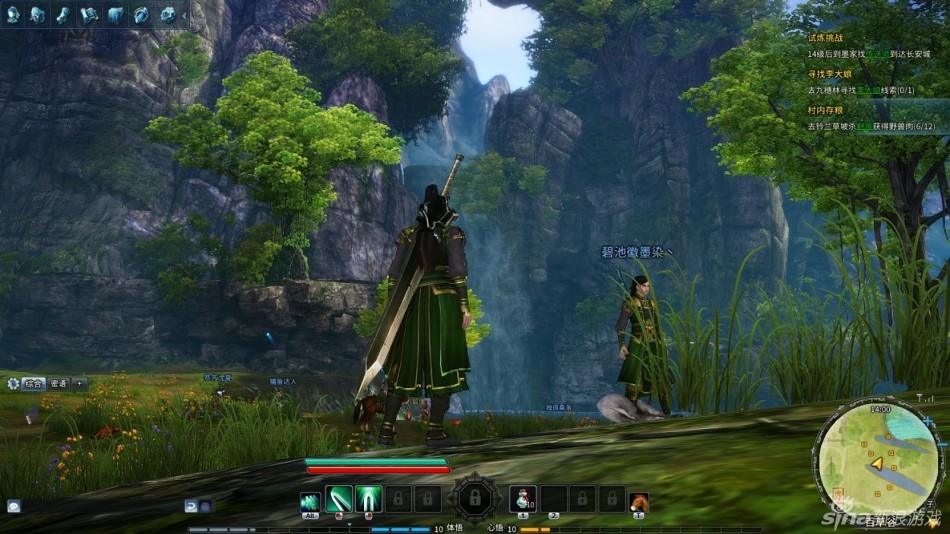Screen dimensions: 950x534
Task: Use the potion in hotbar slot 1
Action: click(x=524, y=498)
